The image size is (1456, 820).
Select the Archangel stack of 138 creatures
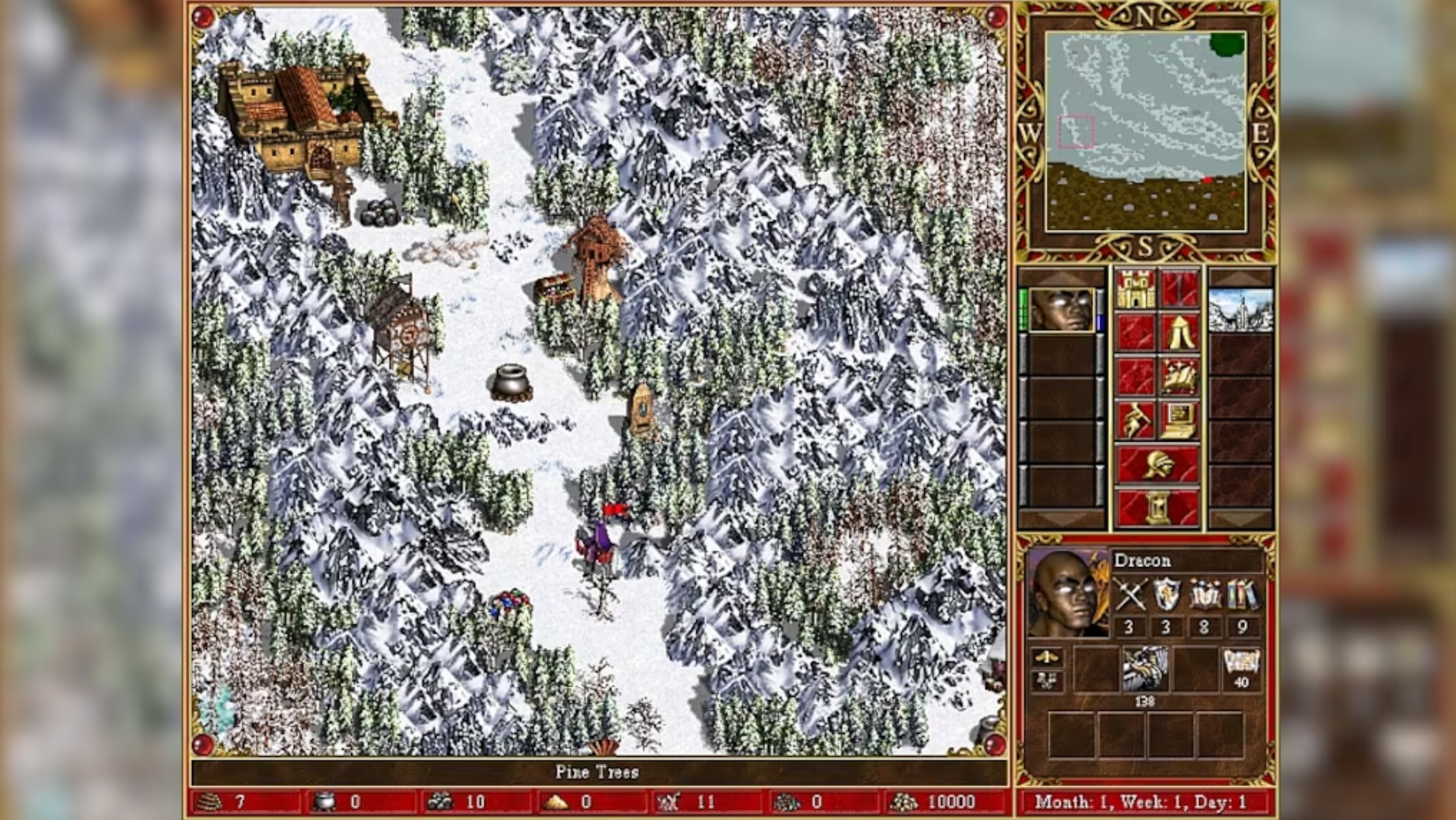pyautogui.click(x=1147, y=670)
